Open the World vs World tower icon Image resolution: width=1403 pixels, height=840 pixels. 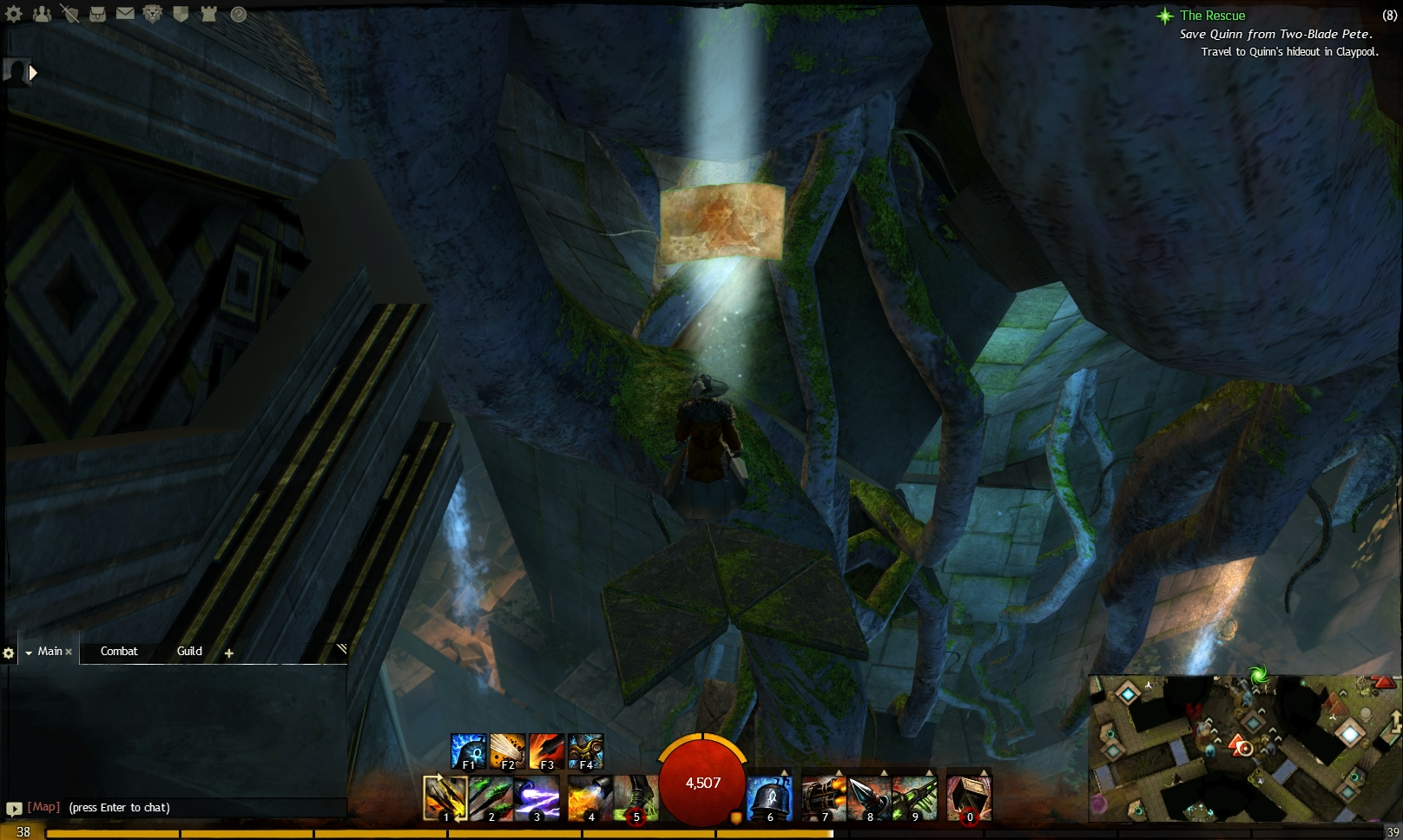click(x=207, y=15)
